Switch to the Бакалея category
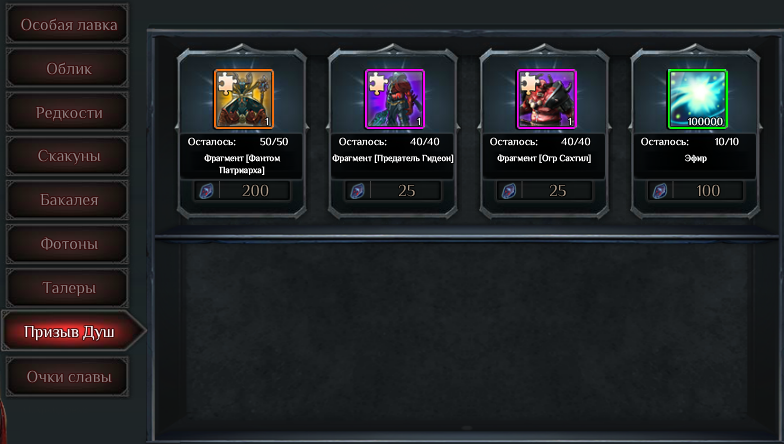This screenshot has height=444, width=784. point(68,200)
